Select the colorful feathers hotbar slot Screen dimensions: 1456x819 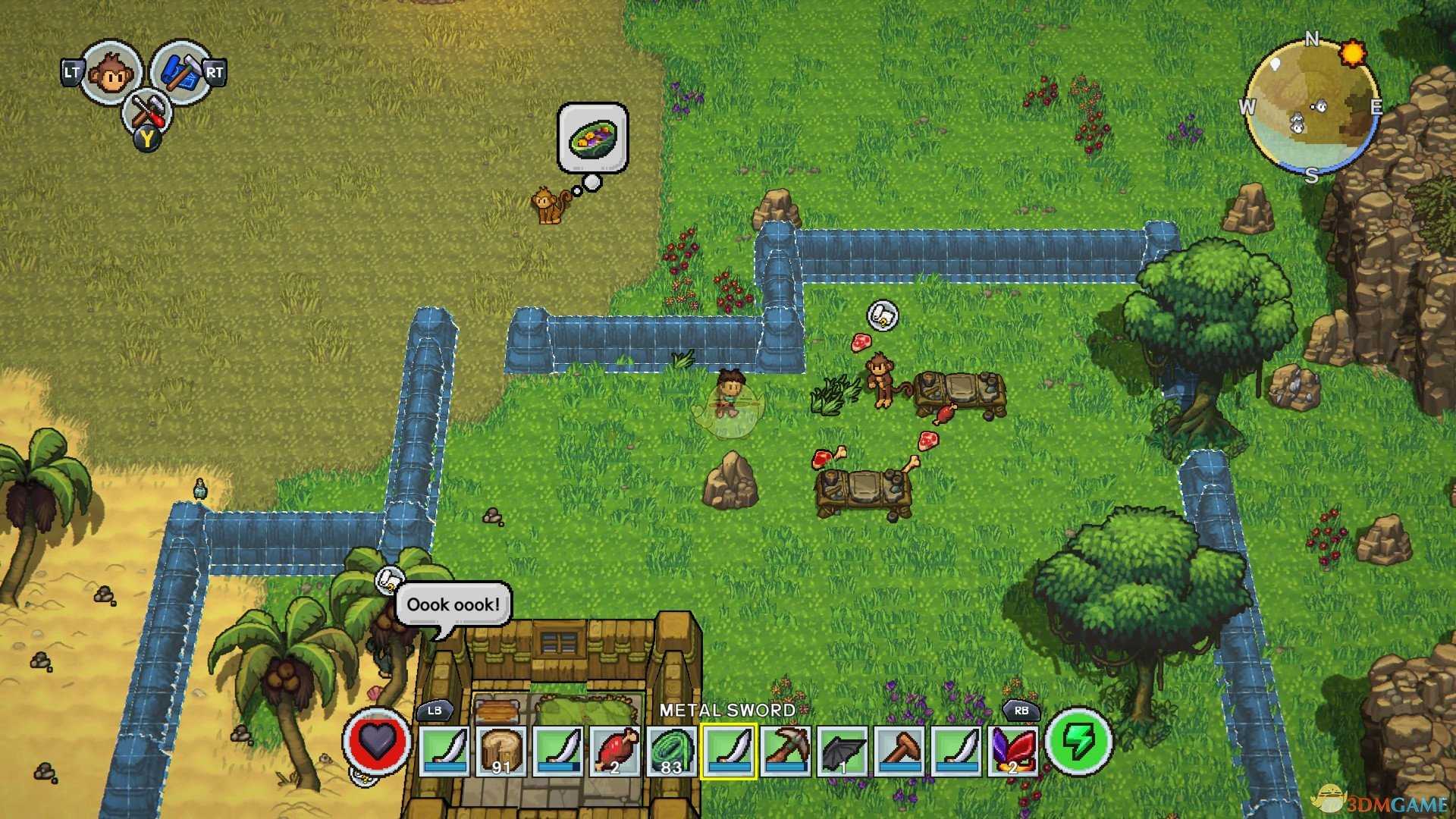tap(1013, 751)
